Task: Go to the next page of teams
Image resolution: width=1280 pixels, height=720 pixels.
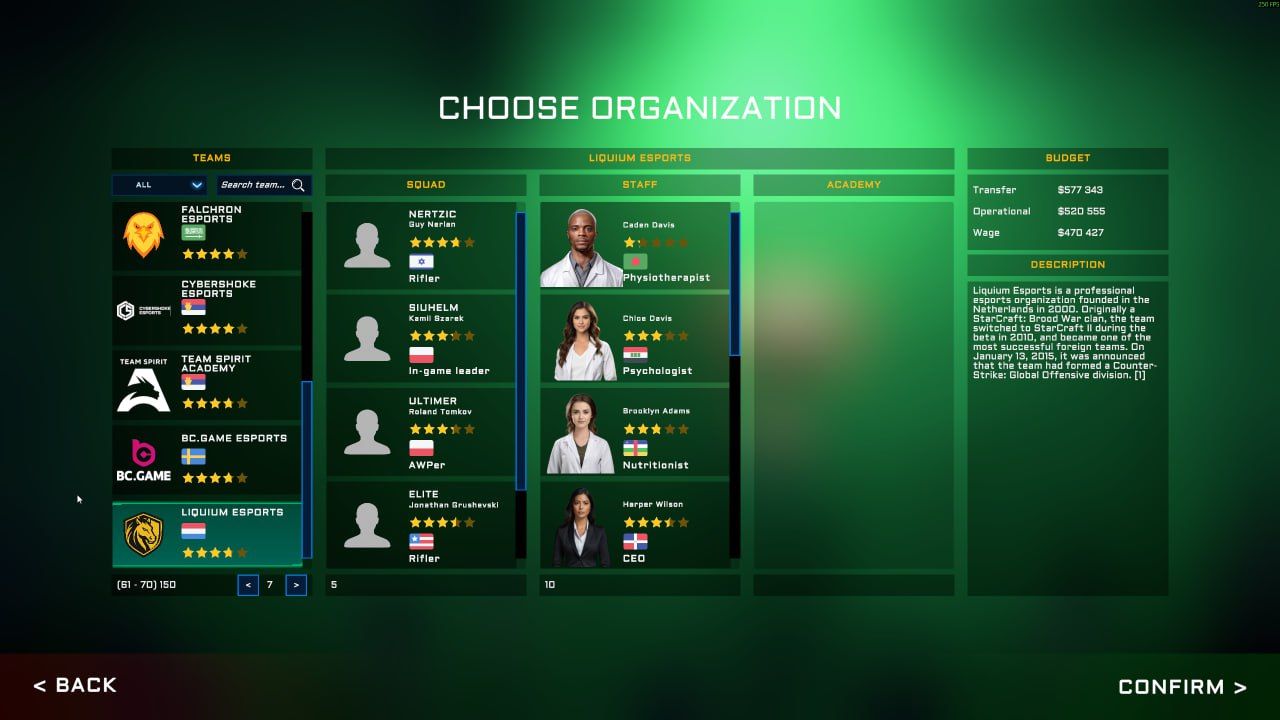Action: click(295, 584)
